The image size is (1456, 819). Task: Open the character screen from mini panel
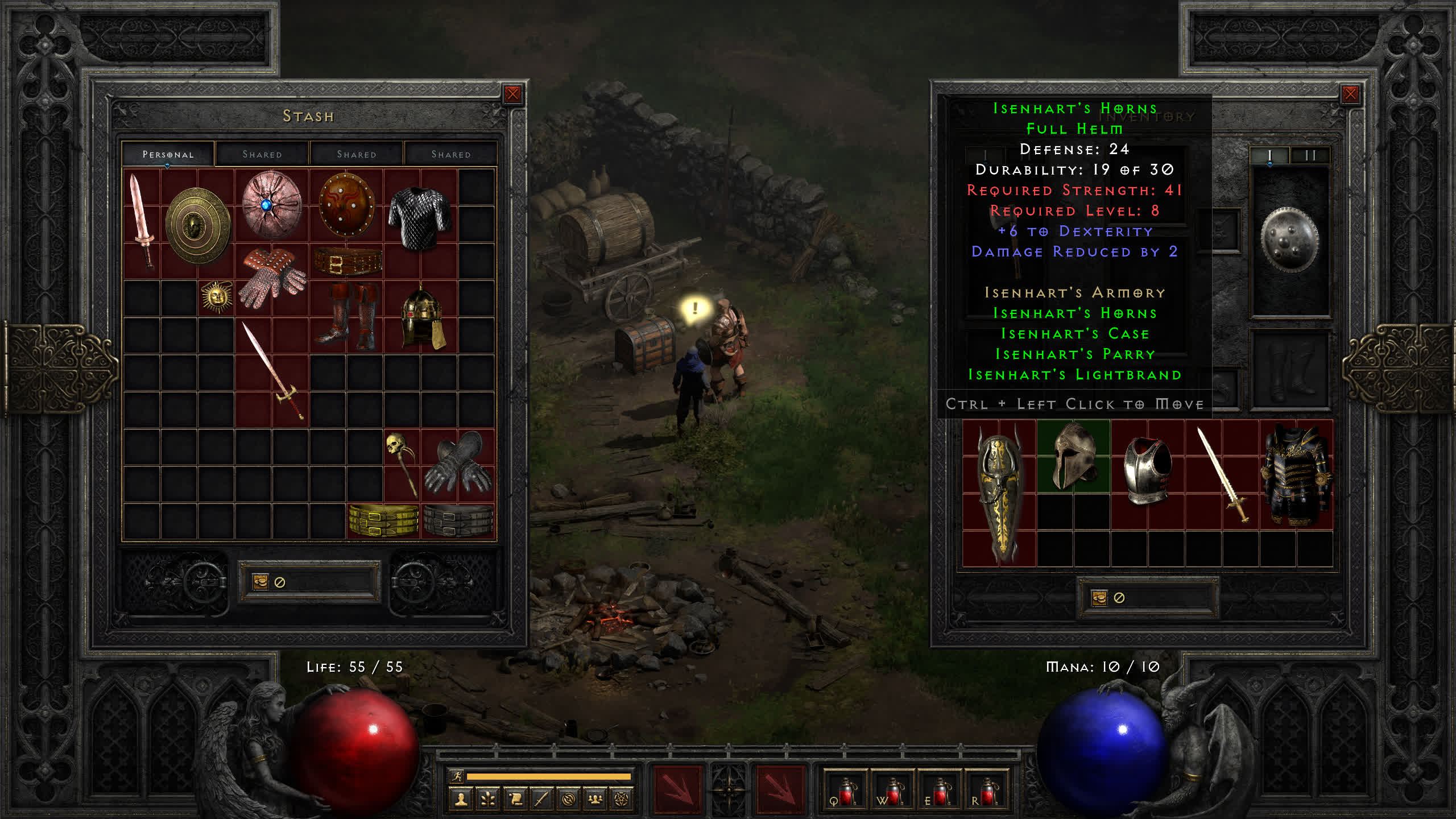tap(461, 800)
